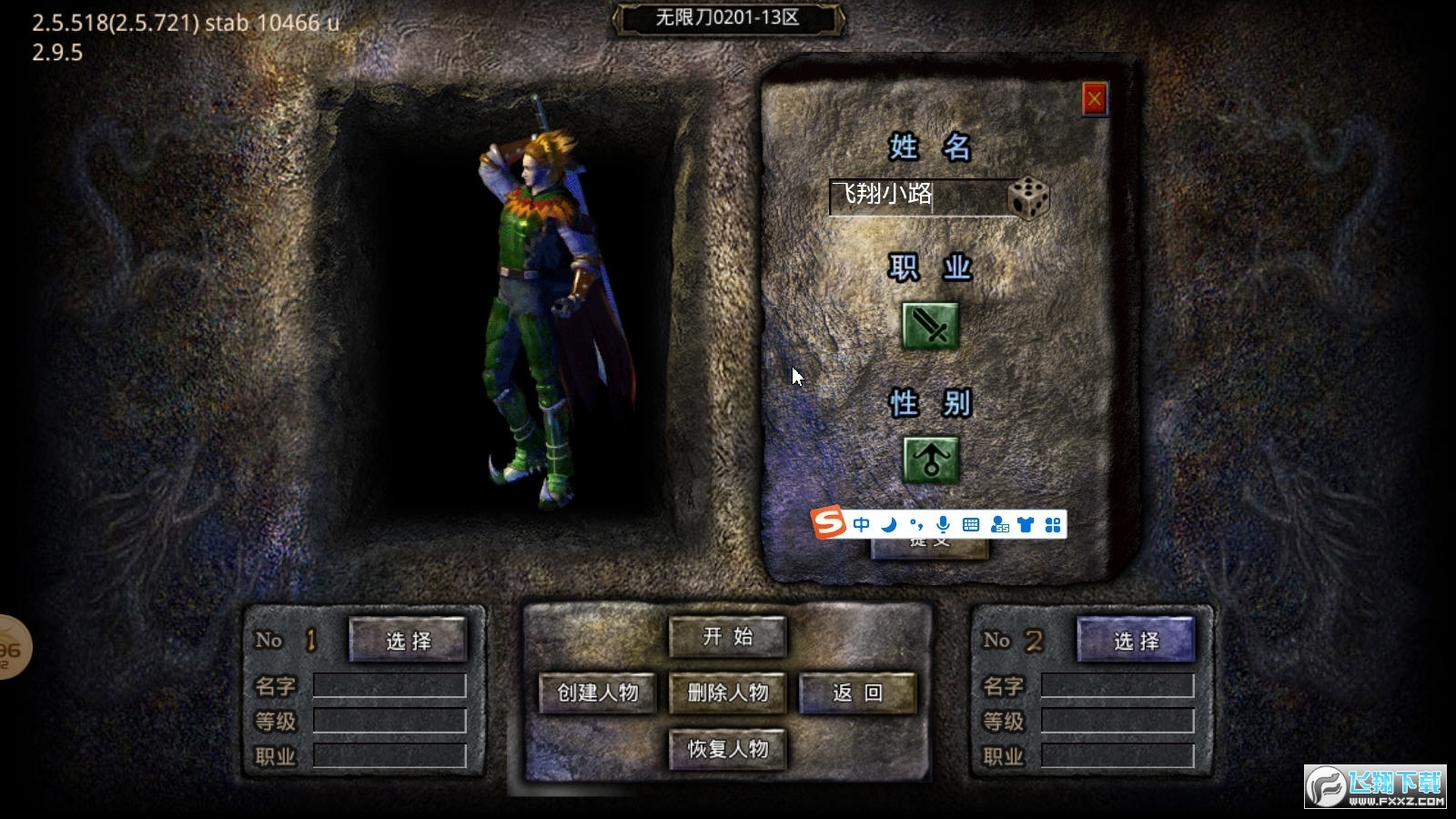Screen dimensions: 1456x819
Task: Go back with the 返回 button
Action: [x=857, y=693]
